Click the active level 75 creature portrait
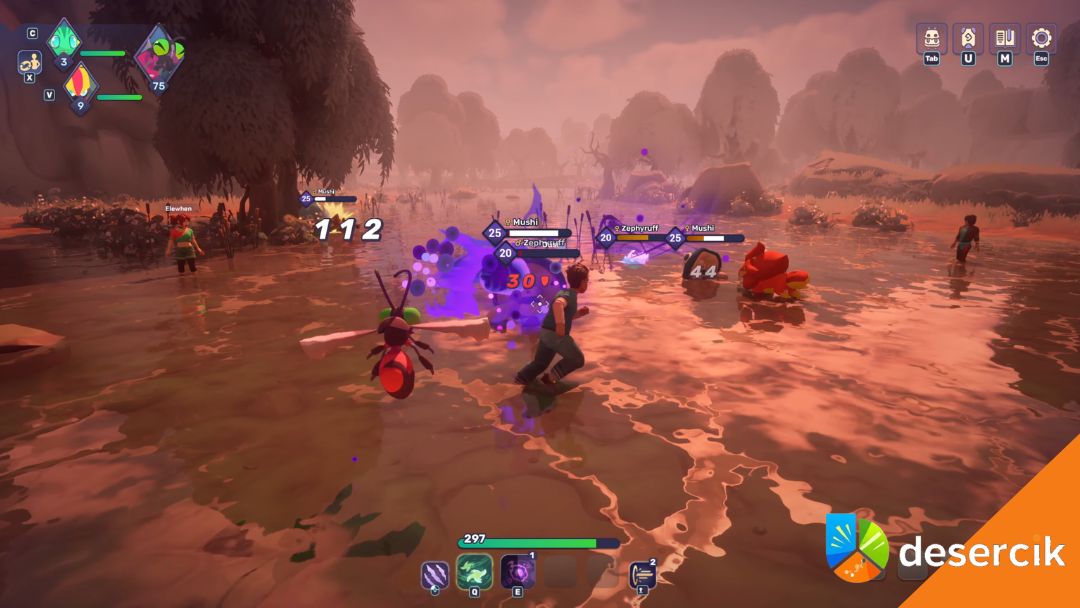The width and height of the screenshot is (1080, 608). (x=158, y=53)
